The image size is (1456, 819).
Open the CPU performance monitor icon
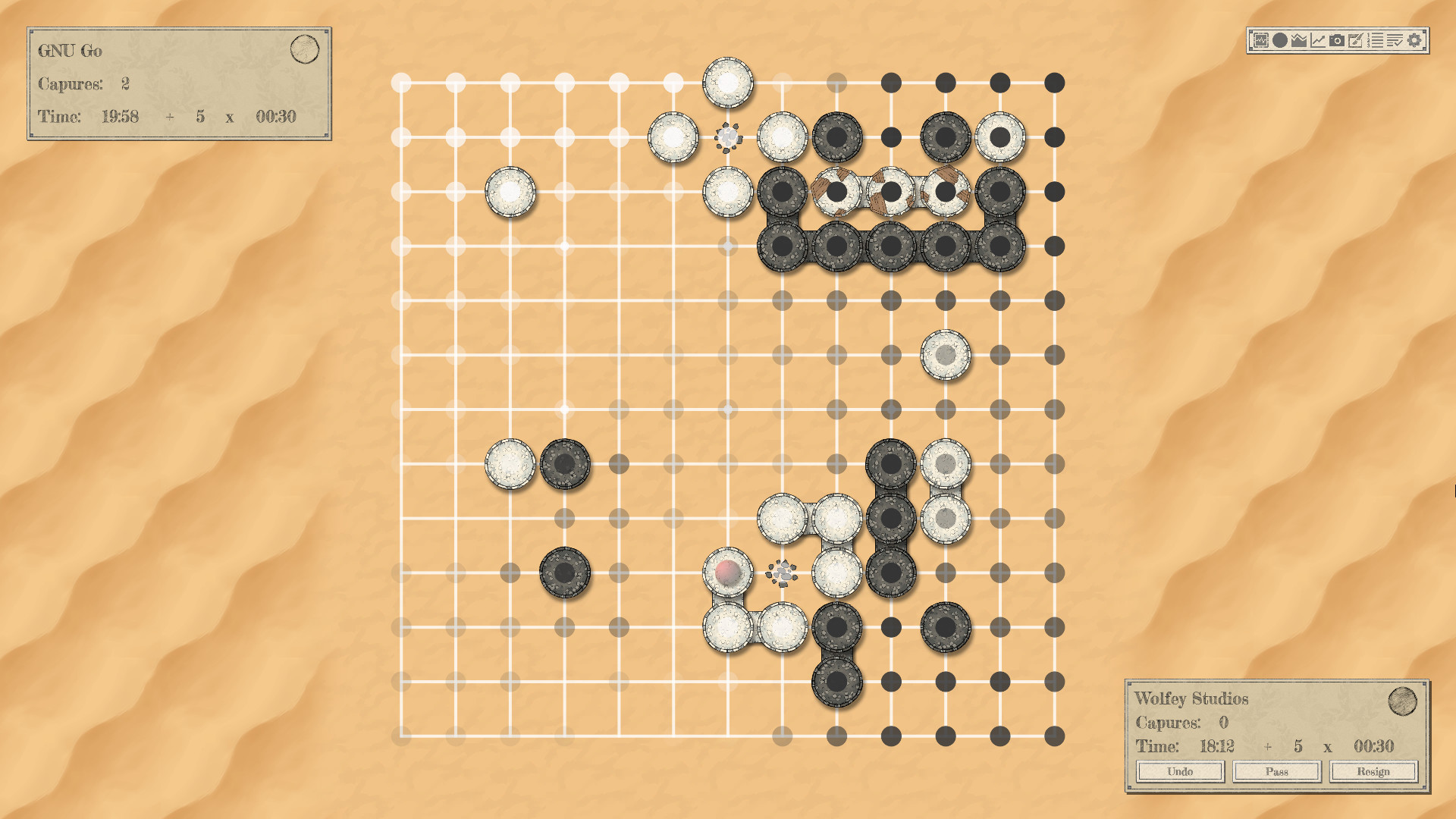[x=1261, y=40]
